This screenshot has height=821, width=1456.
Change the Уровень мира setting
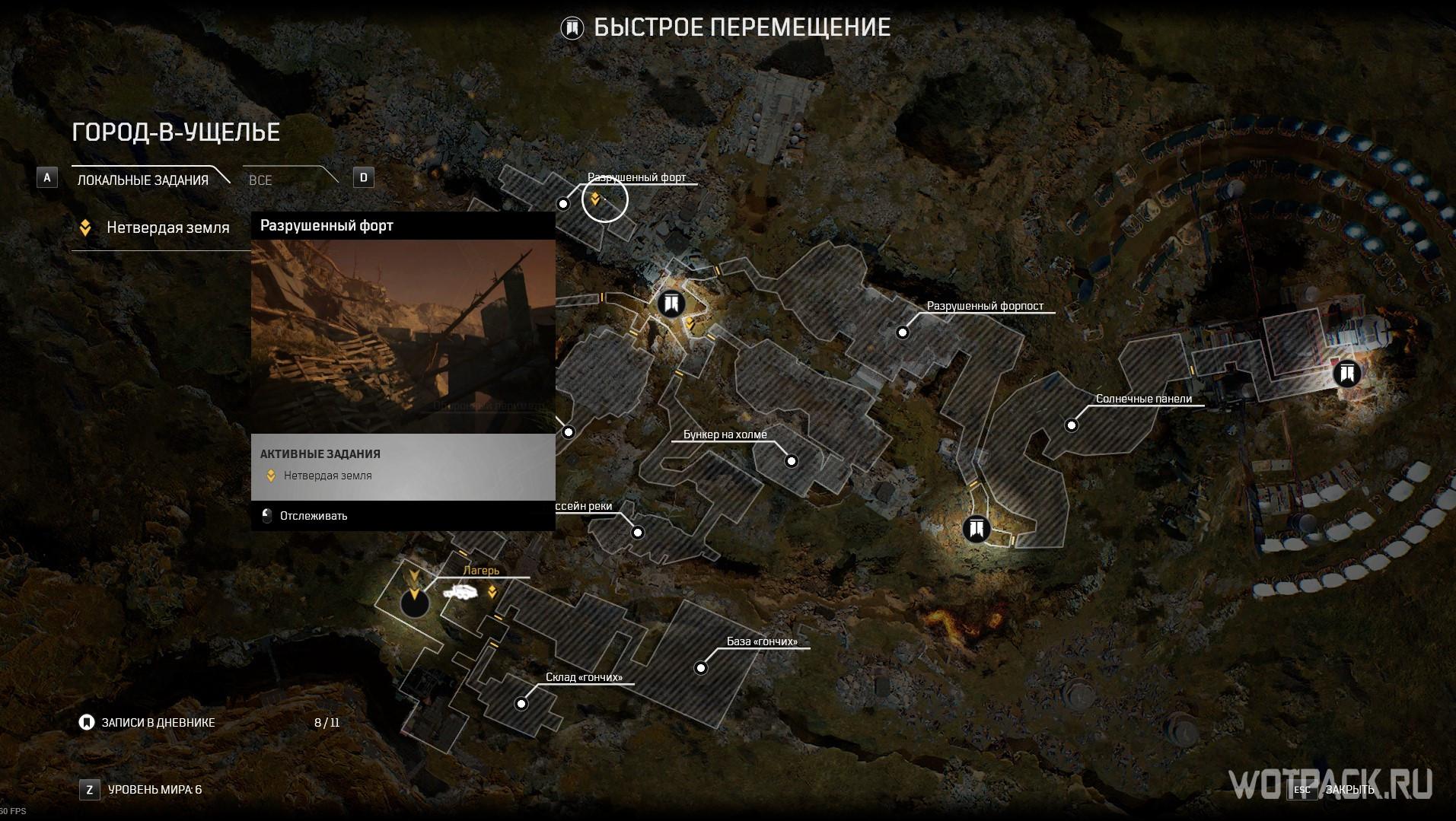point(155,790)
